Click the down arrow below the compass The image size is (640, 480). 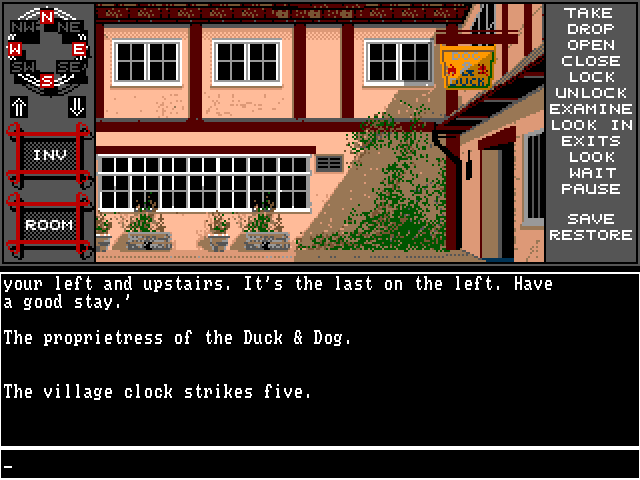click(76, 106)
